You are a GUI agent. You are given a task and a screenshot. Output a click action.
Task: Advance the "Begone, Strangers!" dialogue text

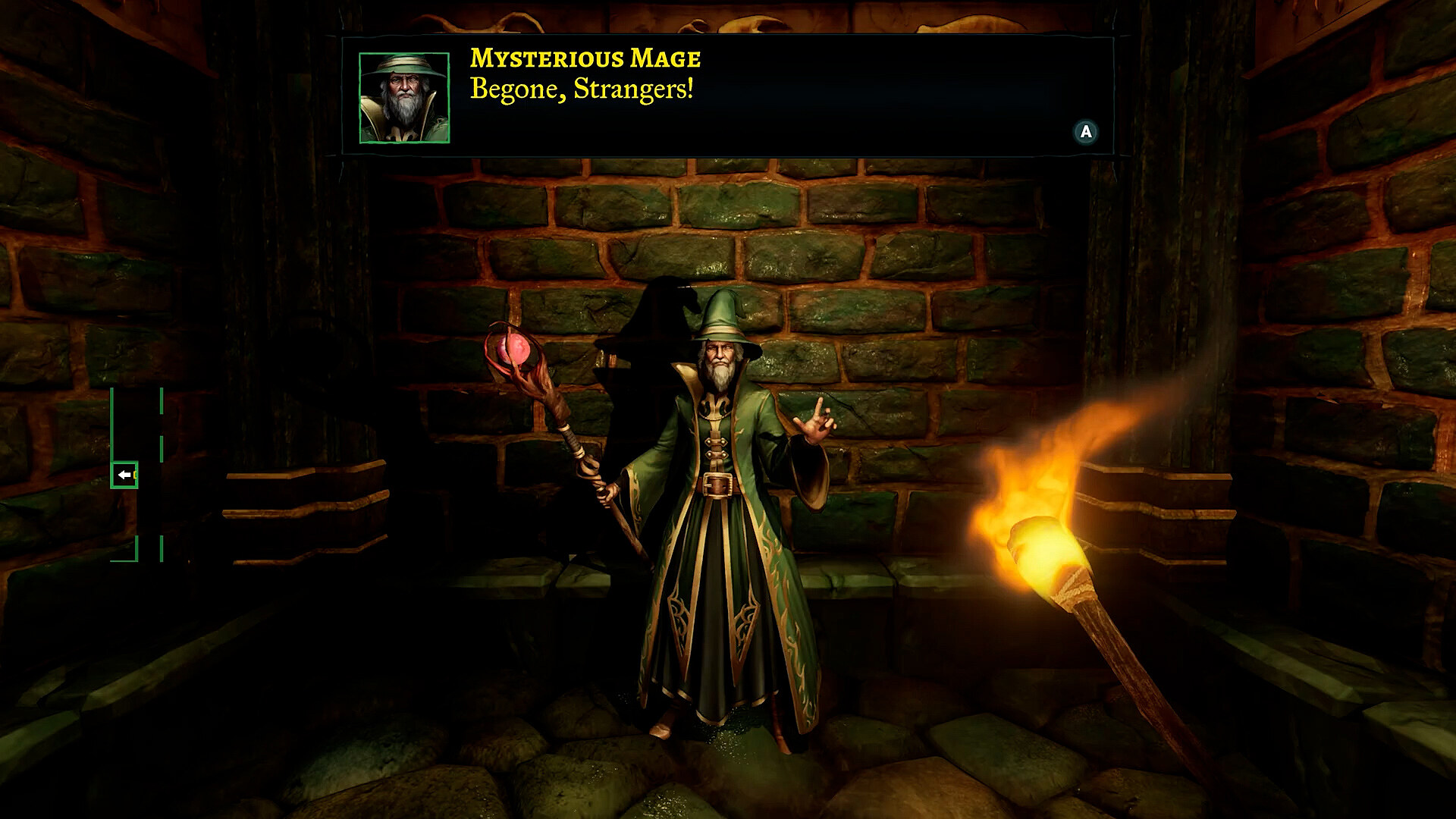tap(1086, 132)
